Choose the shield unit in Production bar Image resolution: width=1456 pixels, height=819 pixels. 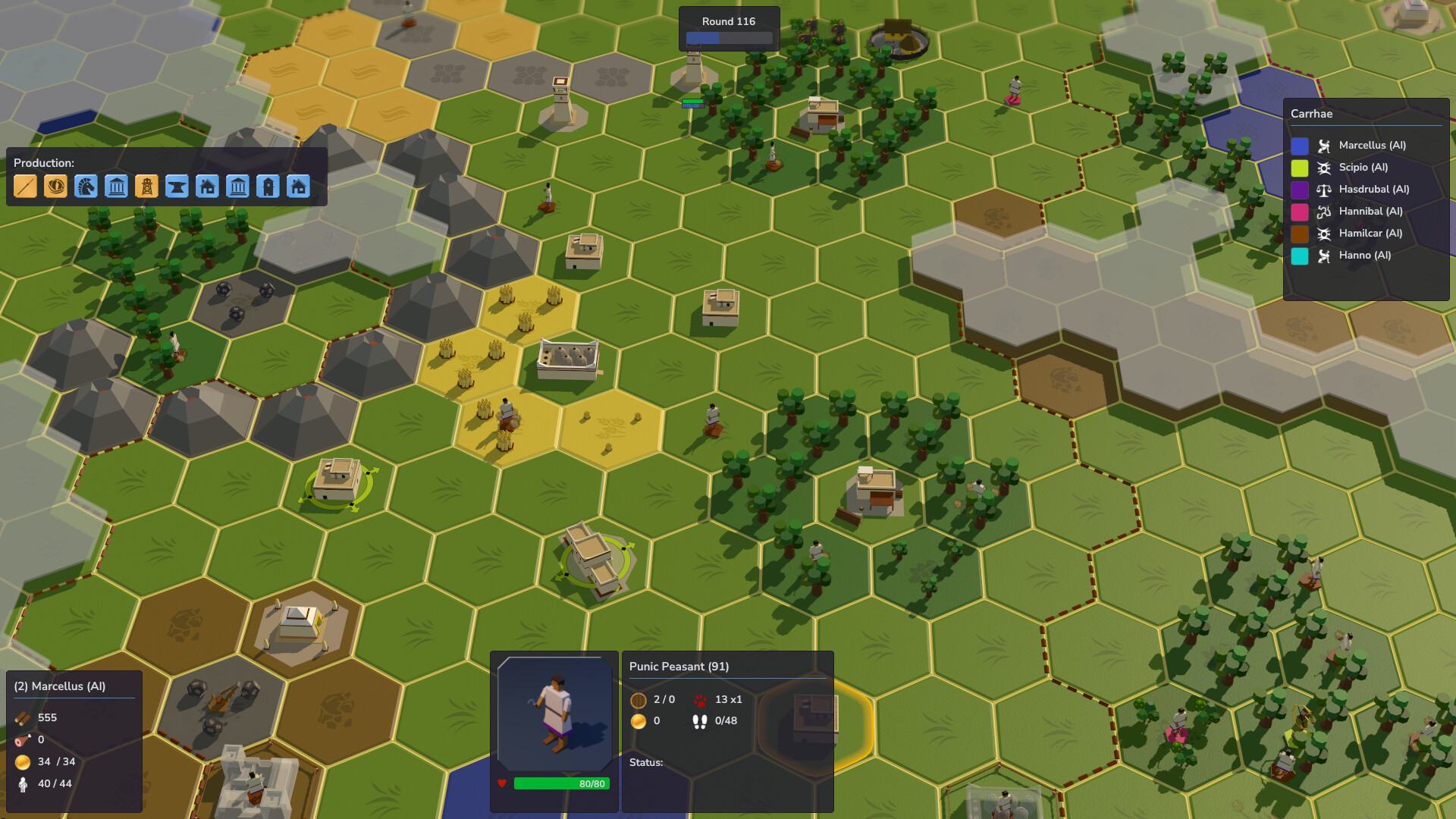[55, 186]
